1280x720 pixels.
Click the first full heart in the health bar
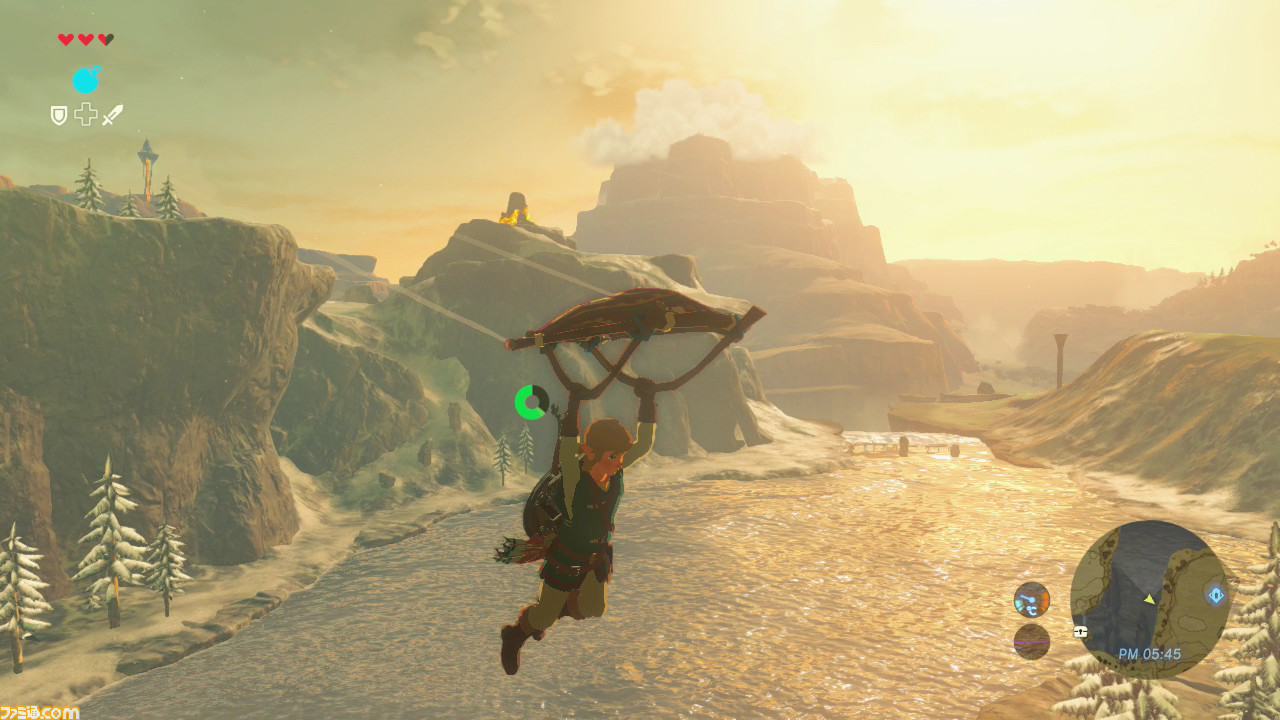pos(65,39)
